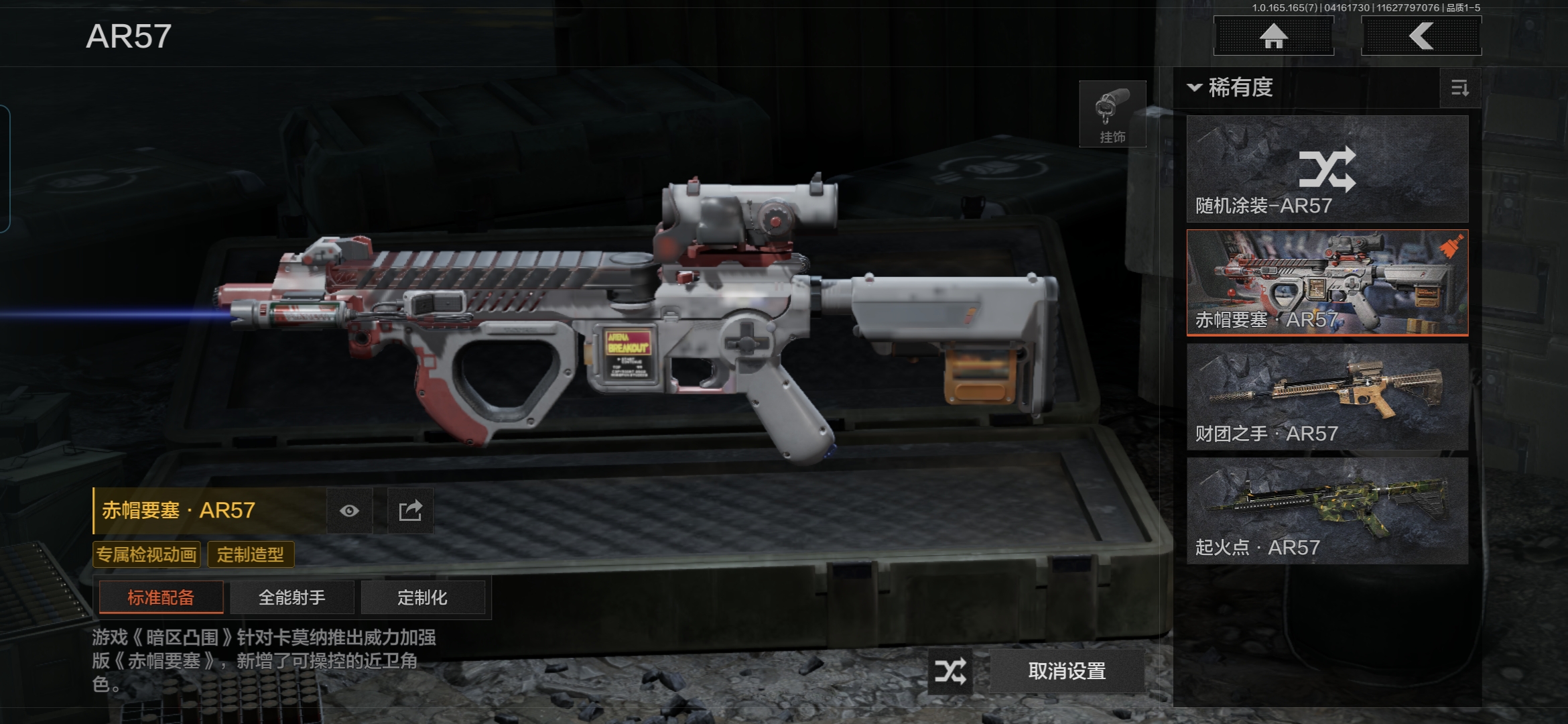
Task: Choose the 赤帽要塞·AR57 skin thumbnail
Action: pos(1327,283)
